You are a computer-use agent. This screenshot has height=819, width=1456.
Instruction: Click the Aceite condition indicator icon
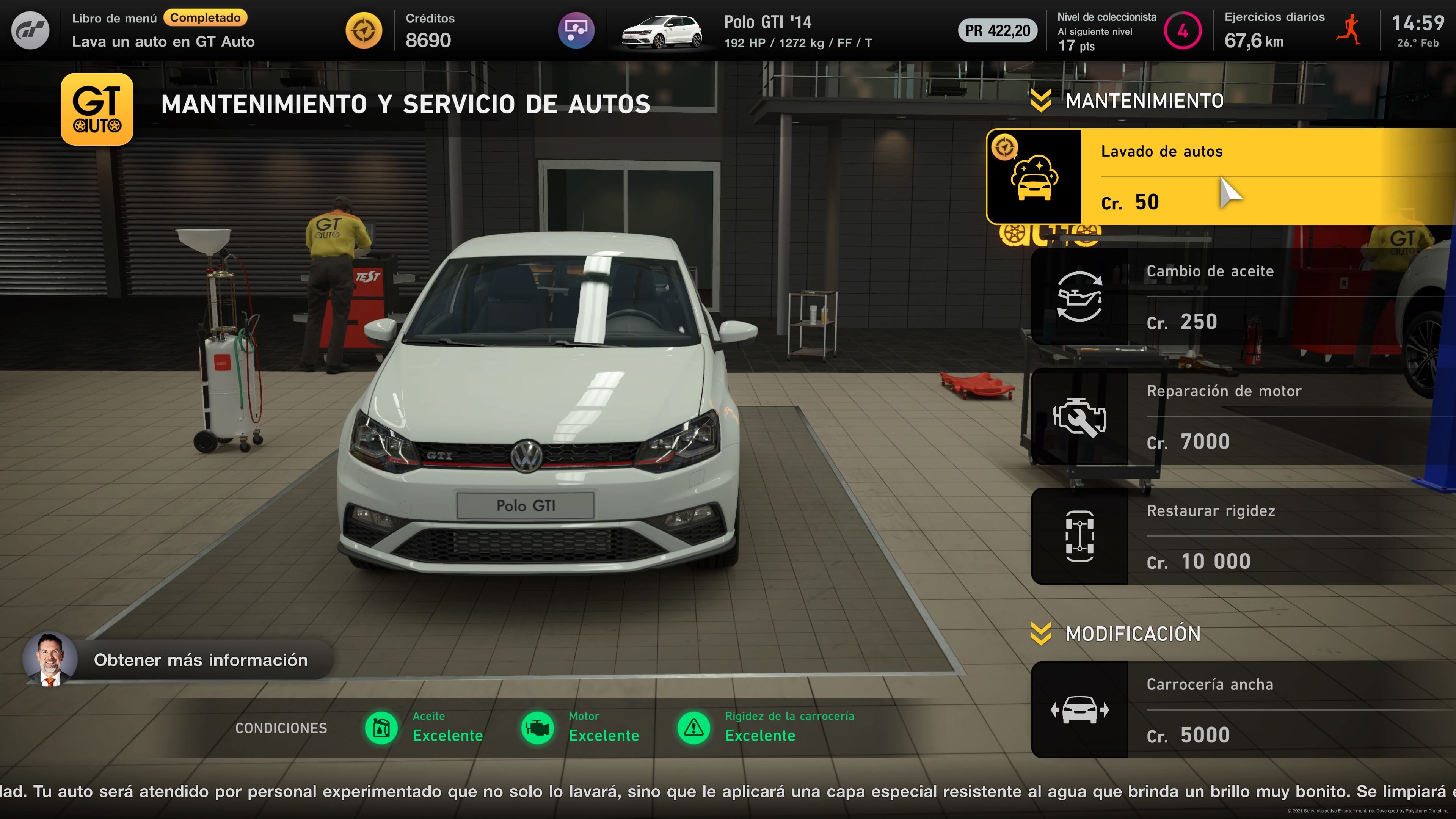tap(382, 728)
